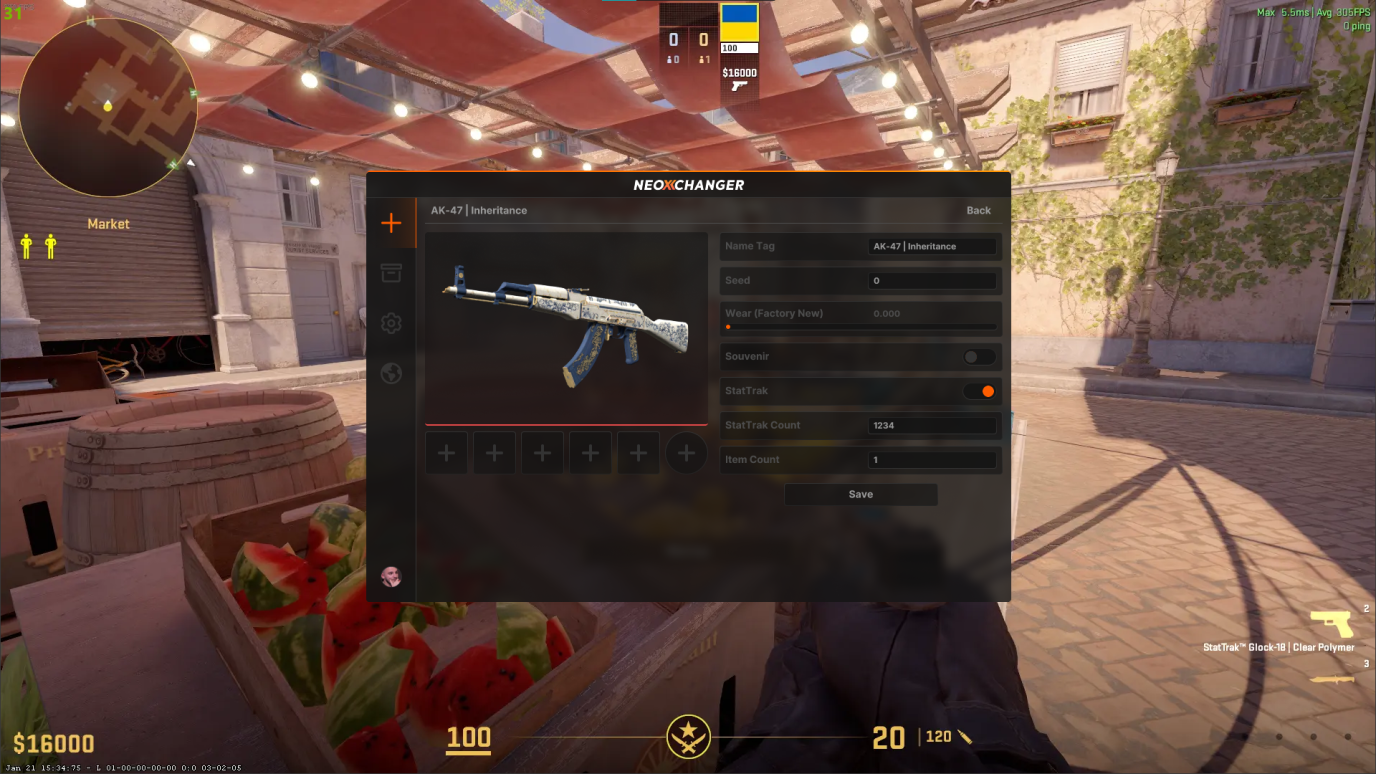Select the Item Count field
The height and width of the screenshot is (774, 1376).
[932, 460]
